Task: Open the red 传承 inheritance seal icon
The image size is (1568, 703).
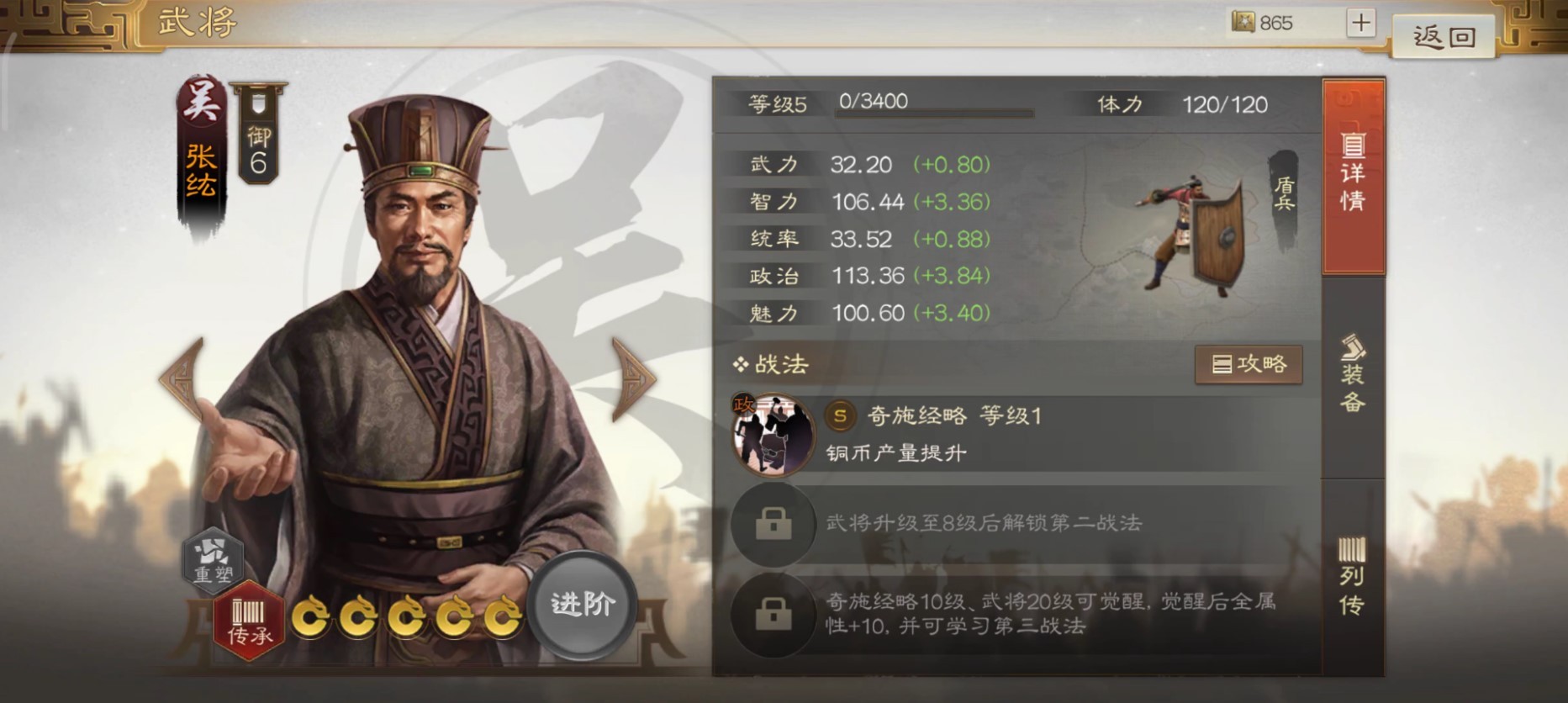Action: click(248, 621)
